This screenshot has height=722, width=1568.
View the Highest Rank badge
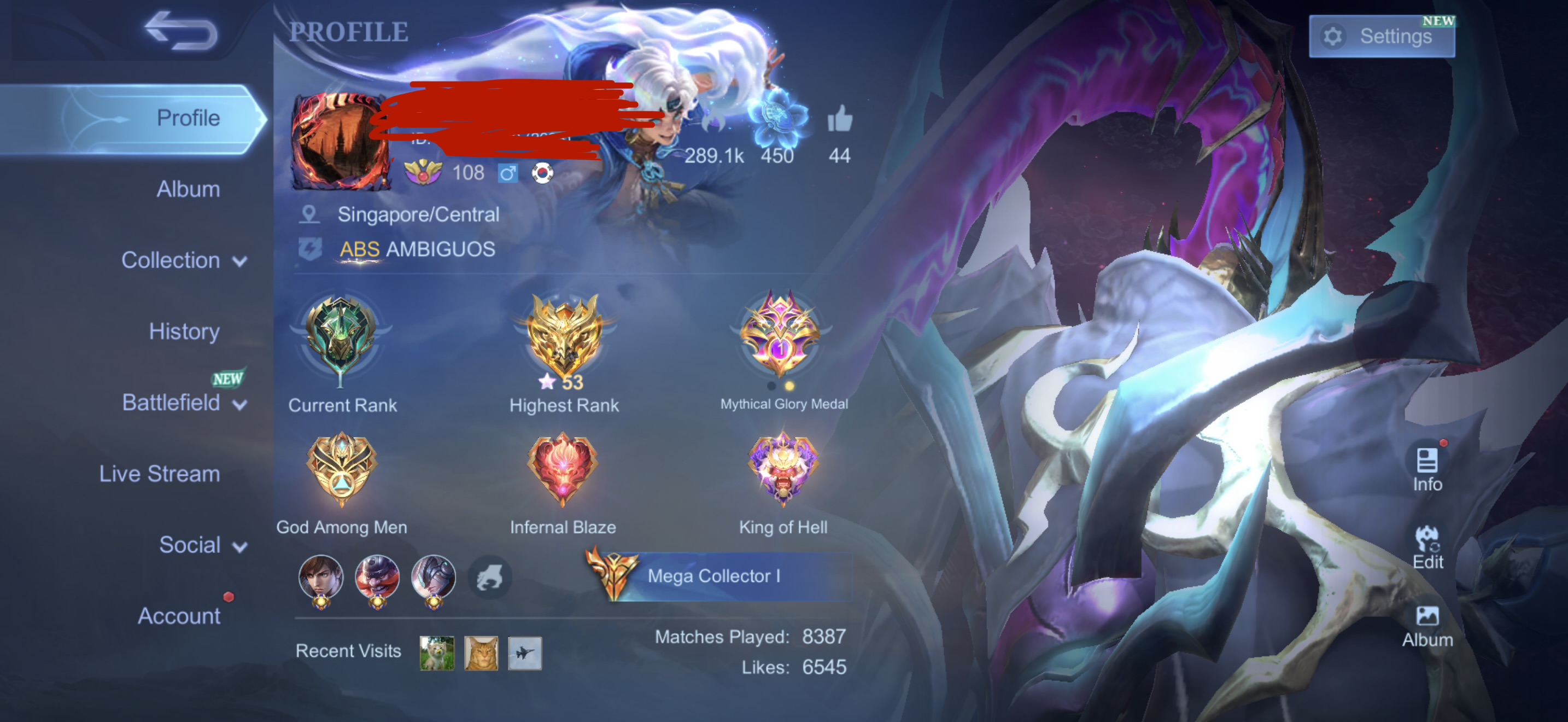point(564,338)
